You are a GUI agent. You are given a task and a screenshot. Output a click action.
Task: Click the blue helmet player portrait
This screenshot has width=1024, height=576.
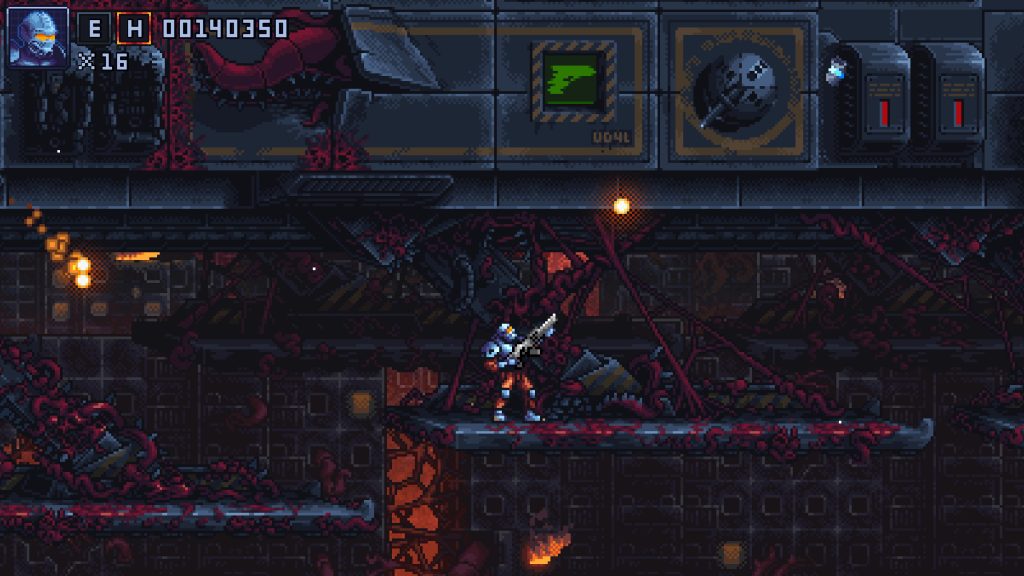(x=38, y=37)
